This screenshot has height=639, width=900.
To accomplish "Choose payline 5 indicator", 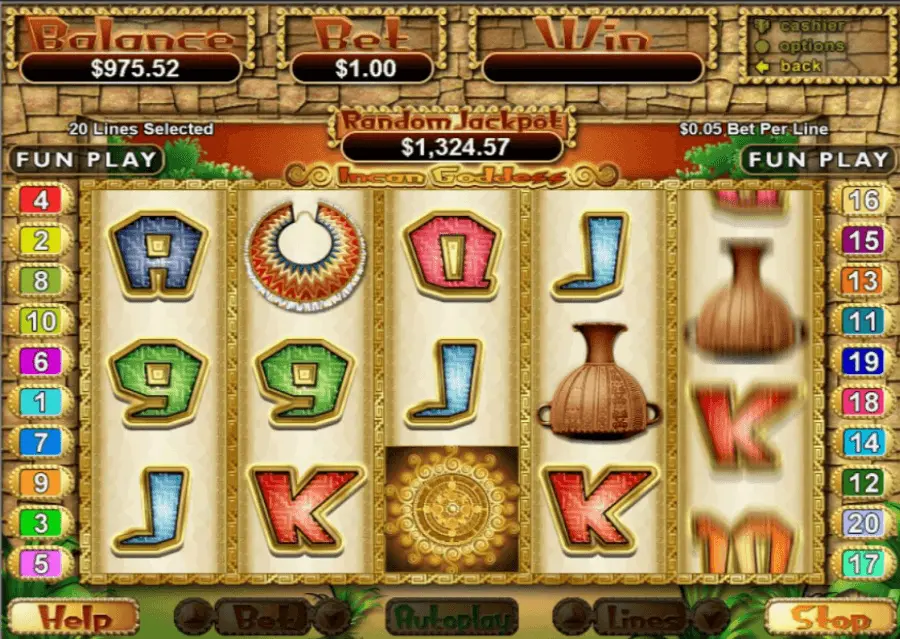I will coord(41,564).
